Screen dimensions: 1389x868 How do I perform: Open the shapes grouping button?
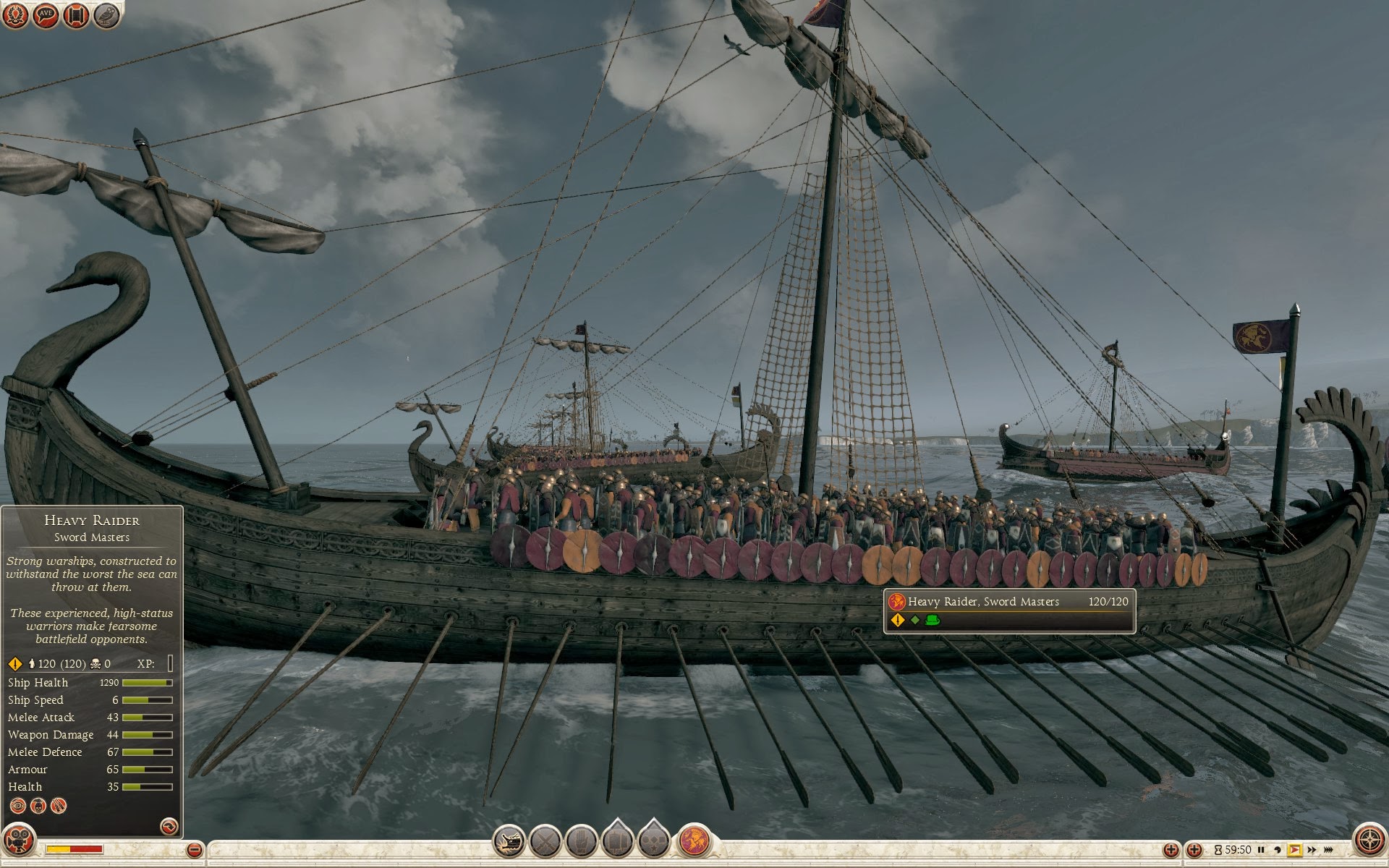pyautogui.click(x=654, y=841)
